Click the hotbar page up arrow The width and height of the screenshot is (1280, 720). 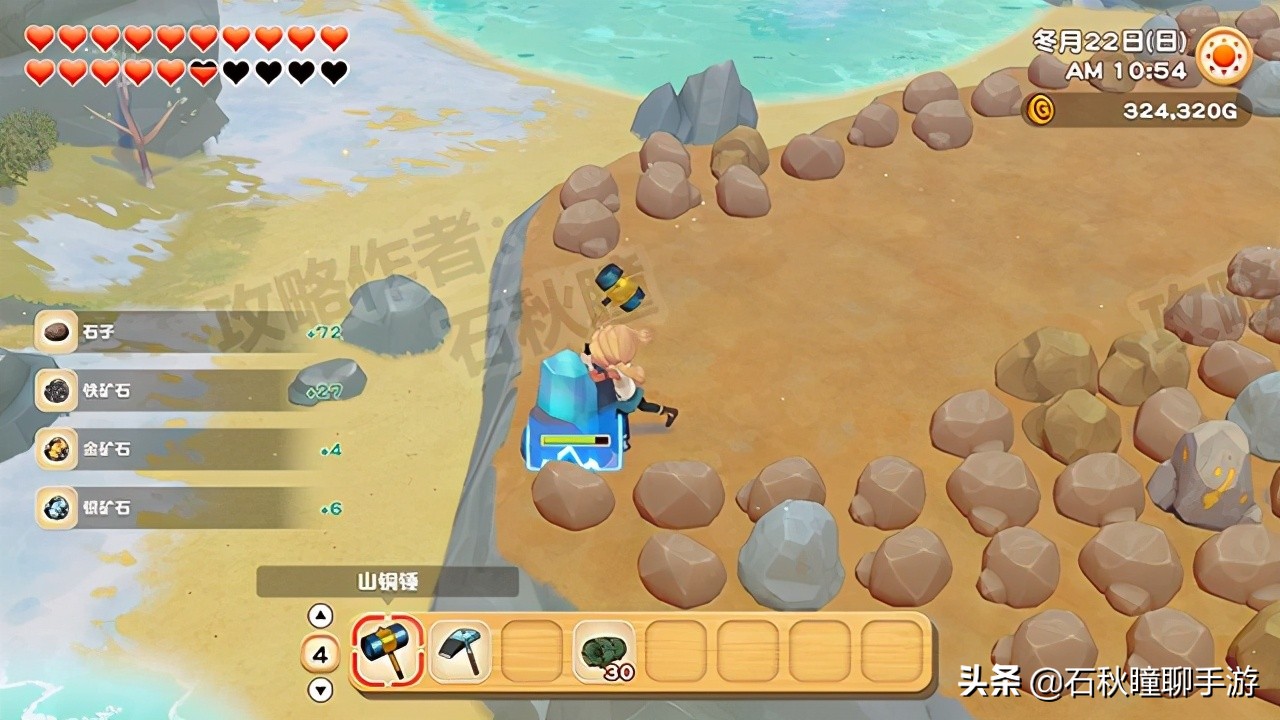(320, 616)
